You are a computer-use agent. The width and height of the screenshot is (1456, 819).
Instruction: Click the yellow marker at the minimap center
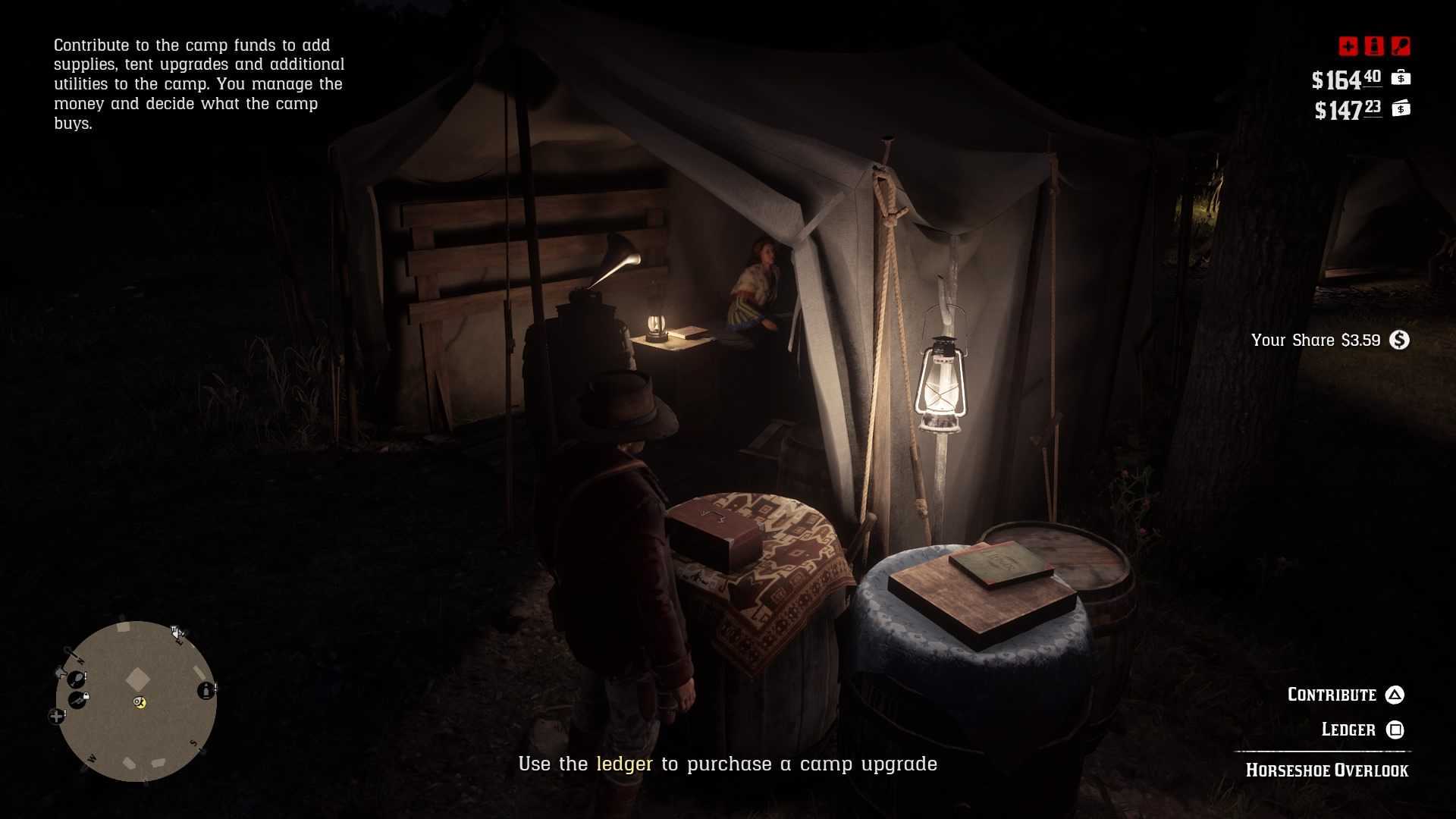pyautogui.click(x=140, y=702)
